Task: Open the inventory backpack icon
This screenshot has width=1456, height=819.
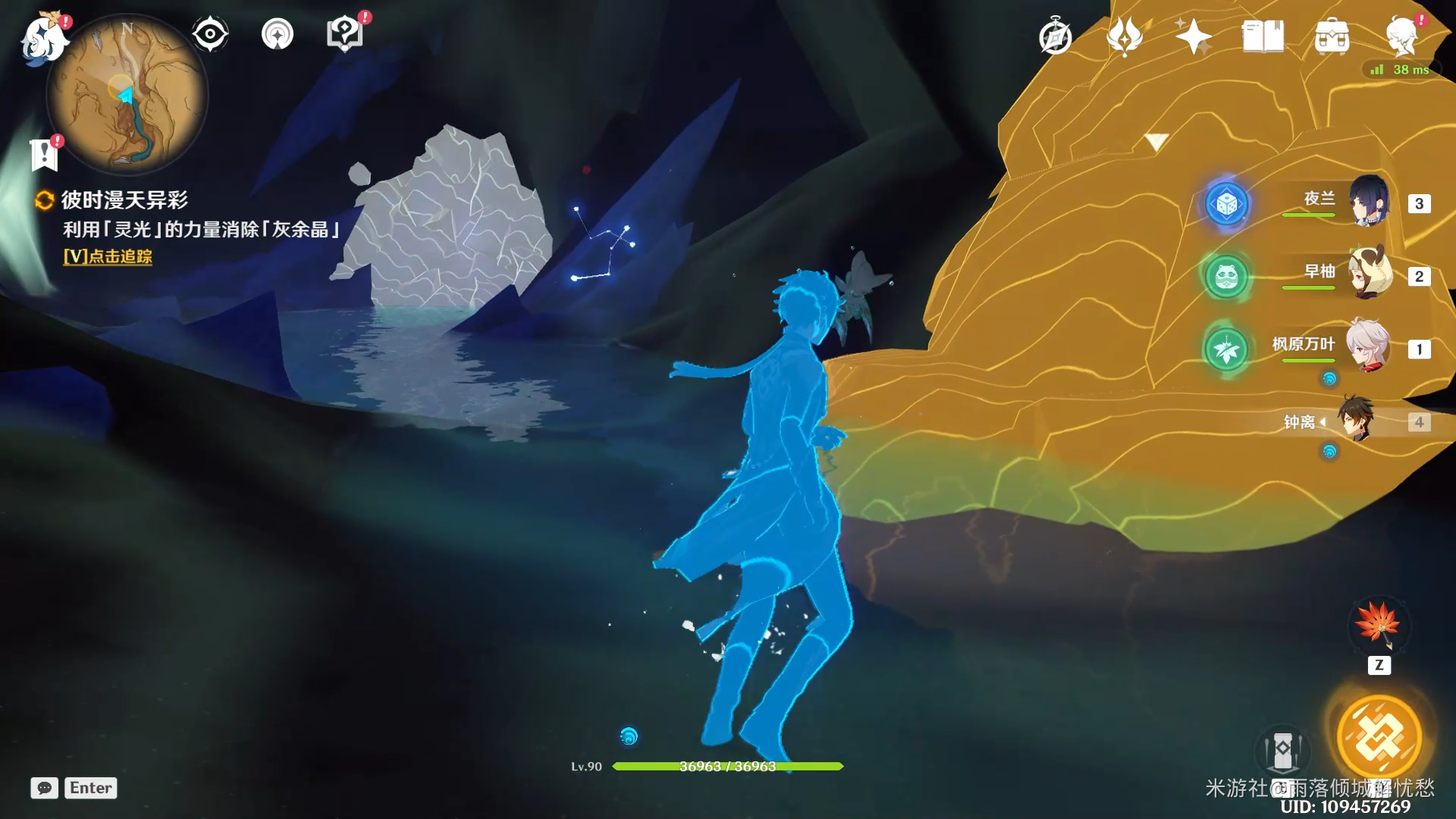Action: (x=1332, y=36)
